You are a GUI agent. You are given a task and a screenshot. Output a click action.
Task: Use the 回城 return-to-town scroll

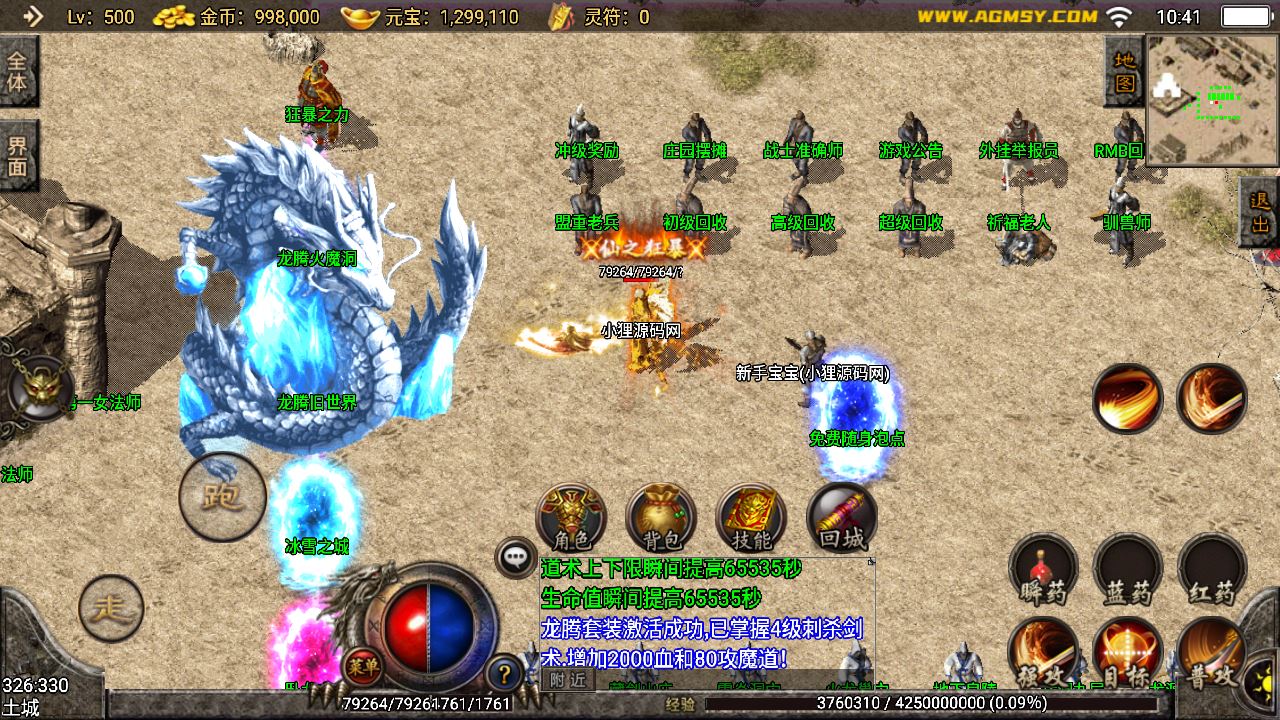(x=841, y=519)
